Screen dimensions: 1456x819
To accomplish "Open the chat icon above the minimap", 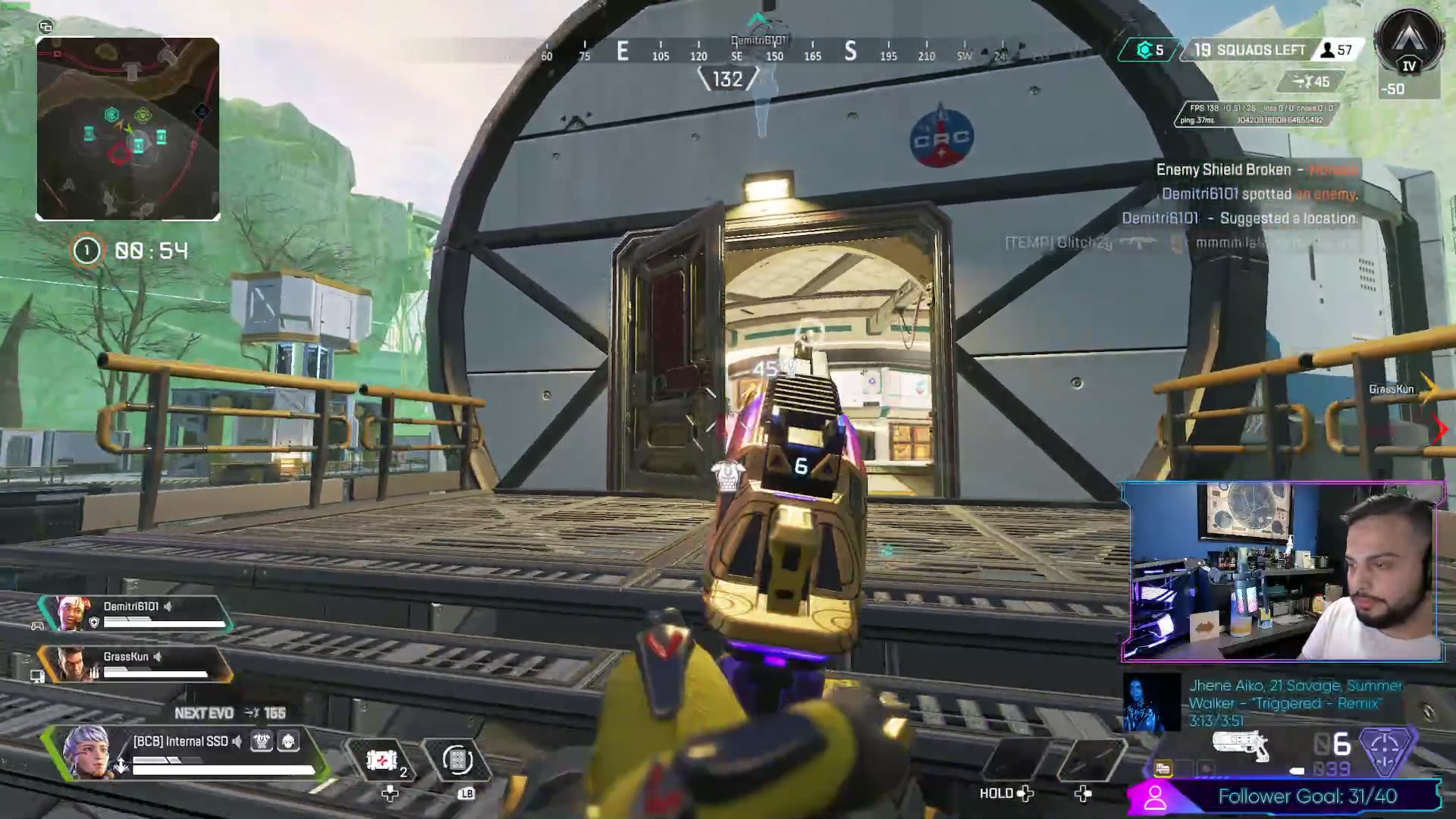I will tap(45, 27).
